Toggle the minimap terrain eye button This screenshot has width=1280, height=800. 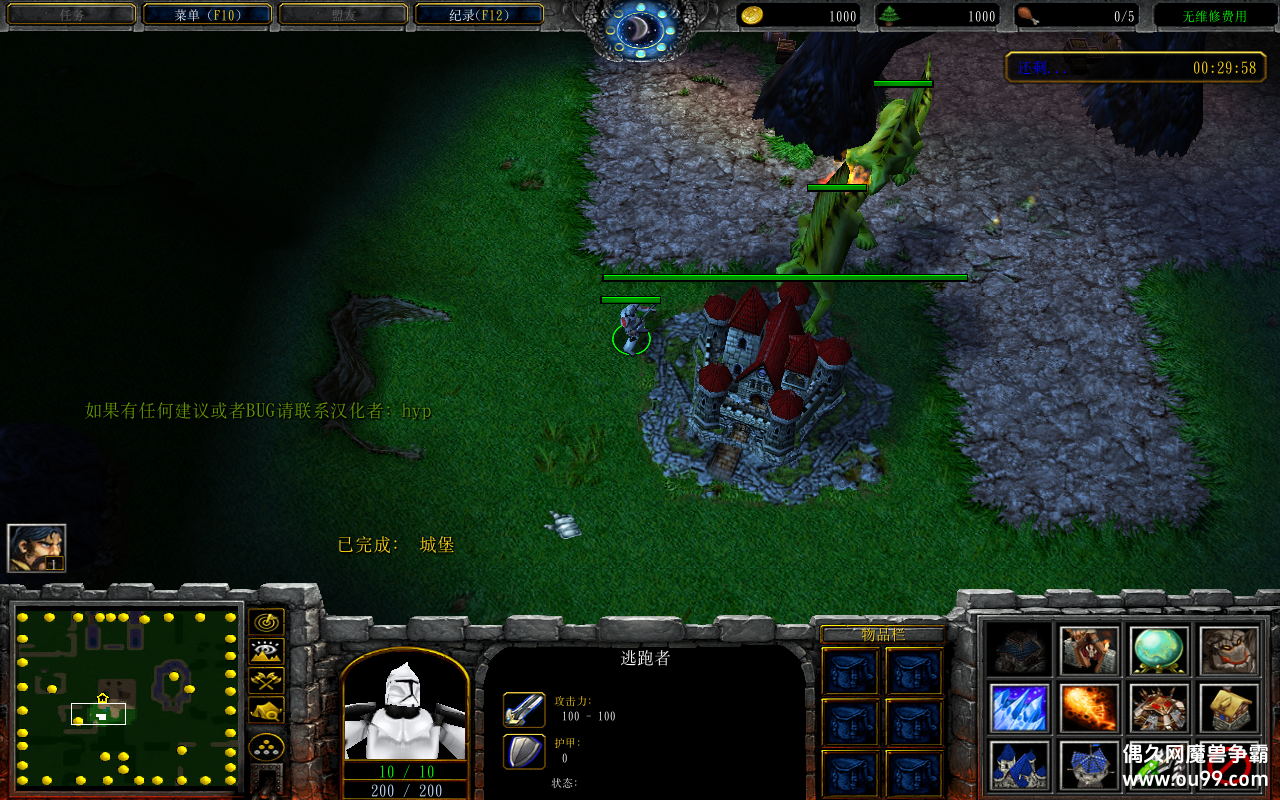tap(266, 652)
